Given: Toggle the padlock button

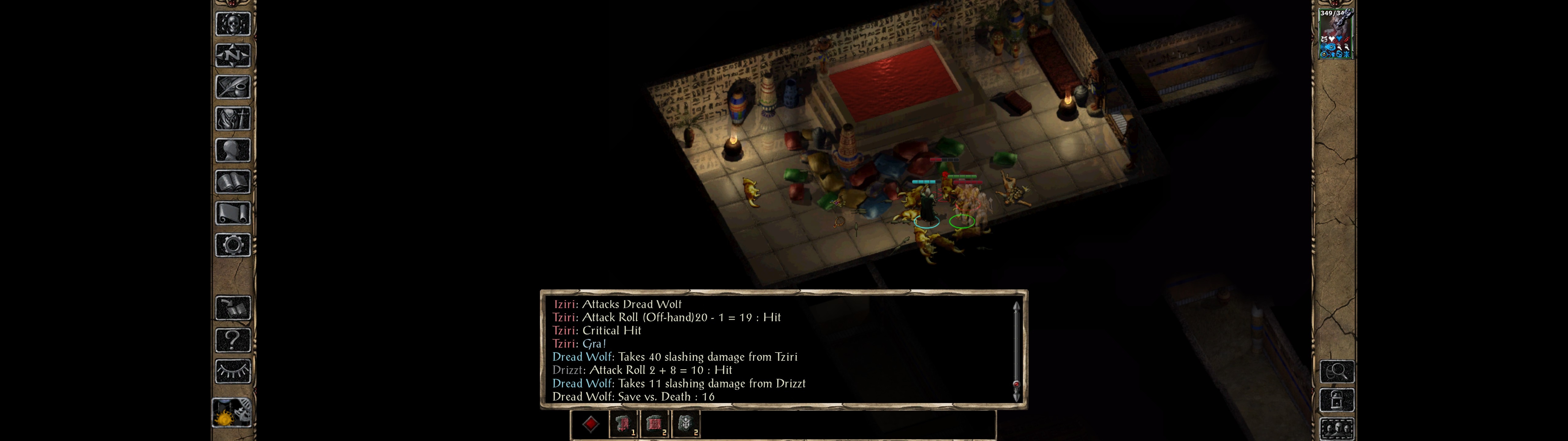Looking at the screenshot, I should click(1337, 400).
